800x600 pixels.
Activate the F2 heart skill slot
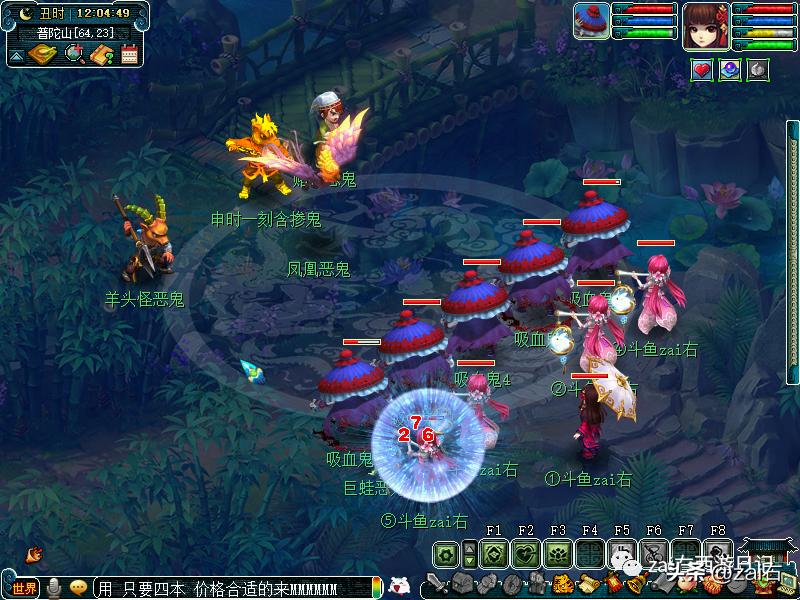pyautogui.click(x=526, y=553)
